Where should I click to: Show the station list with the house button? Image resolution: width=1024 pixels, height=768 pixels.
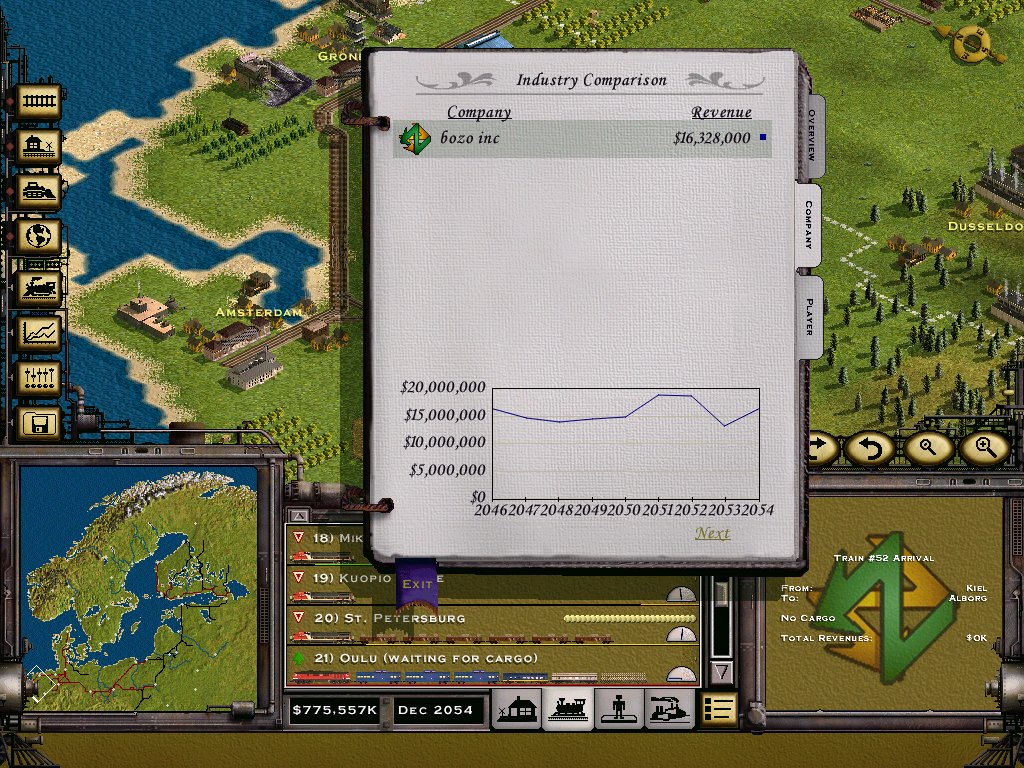click(x=520, y=709)
